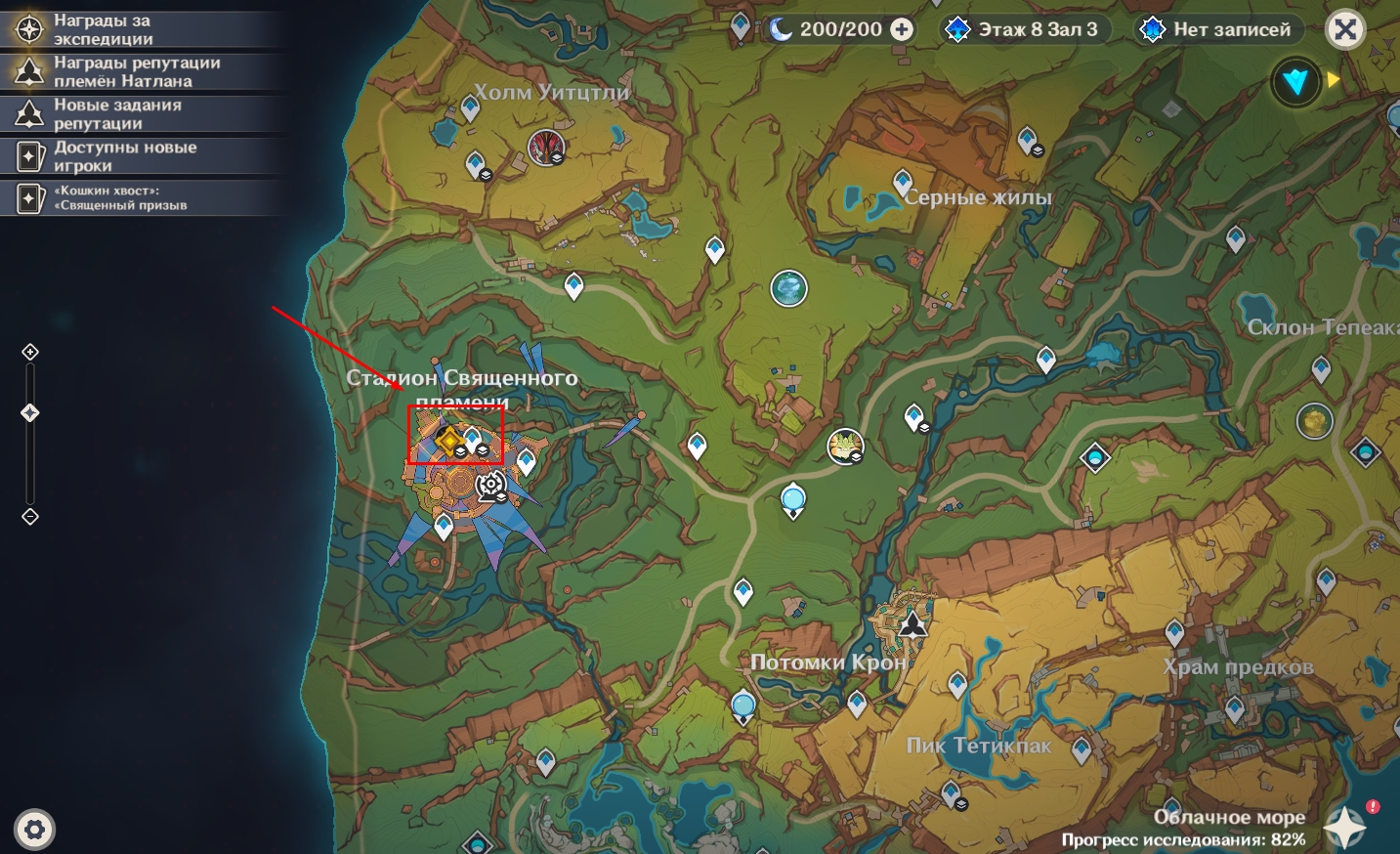Select the round globe marker below Серные жилы
This screenshot has height=854, width=1400.
click(788, 288)
